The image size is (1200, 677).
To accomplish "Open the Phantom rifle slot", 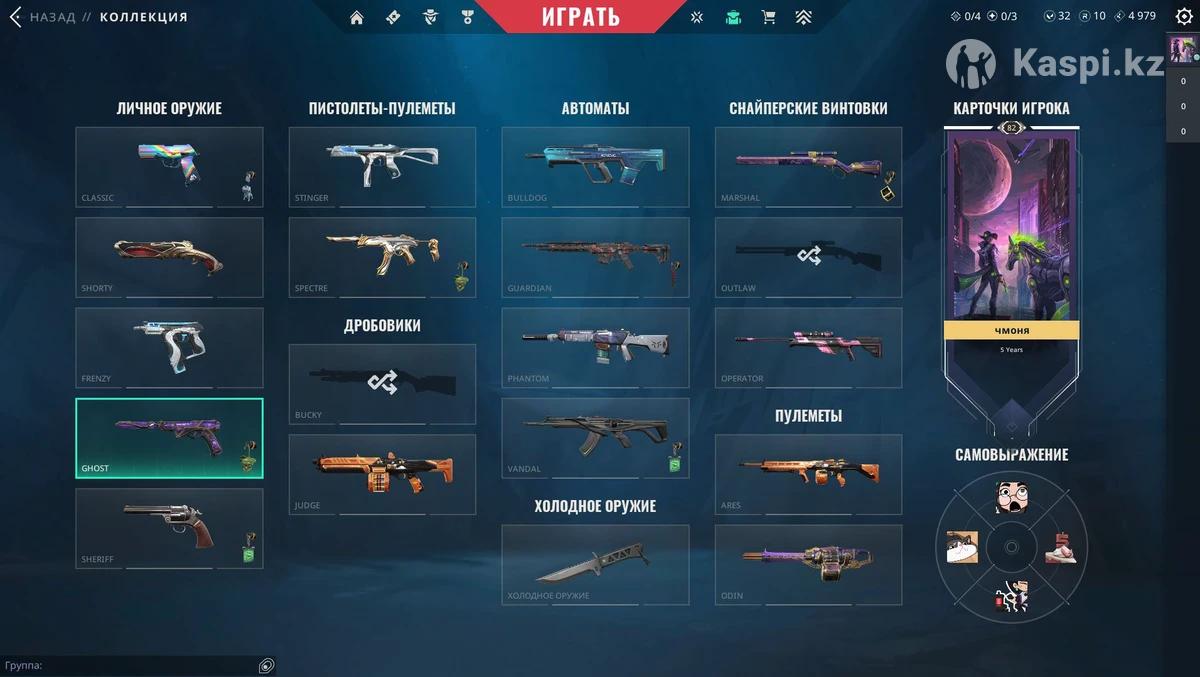I will pos(595,347).
